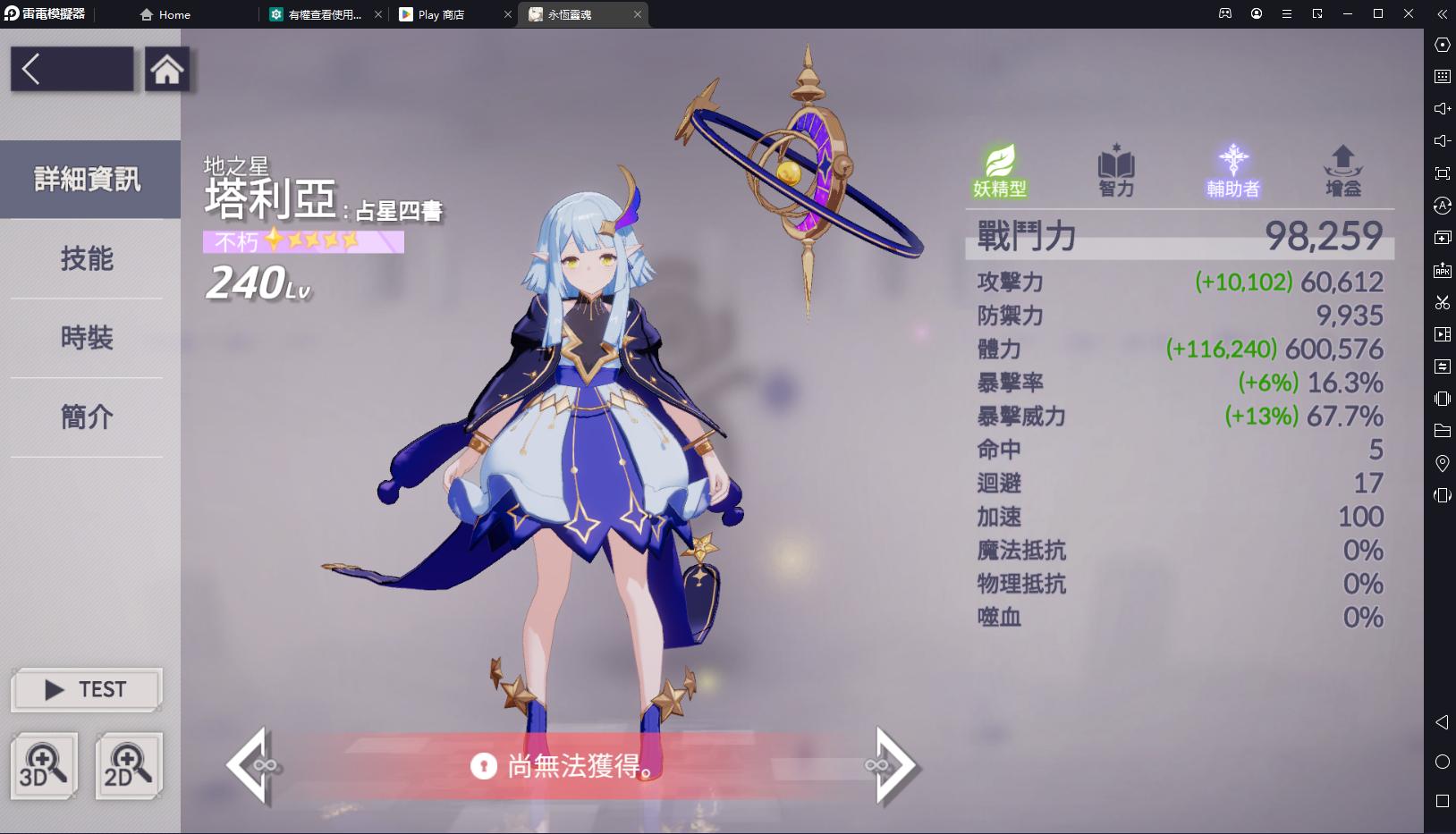Screen dimensions: 1456x834
Task: Collapse the sidebar with the double-arrow chevron
Action: coord(1442,14)
